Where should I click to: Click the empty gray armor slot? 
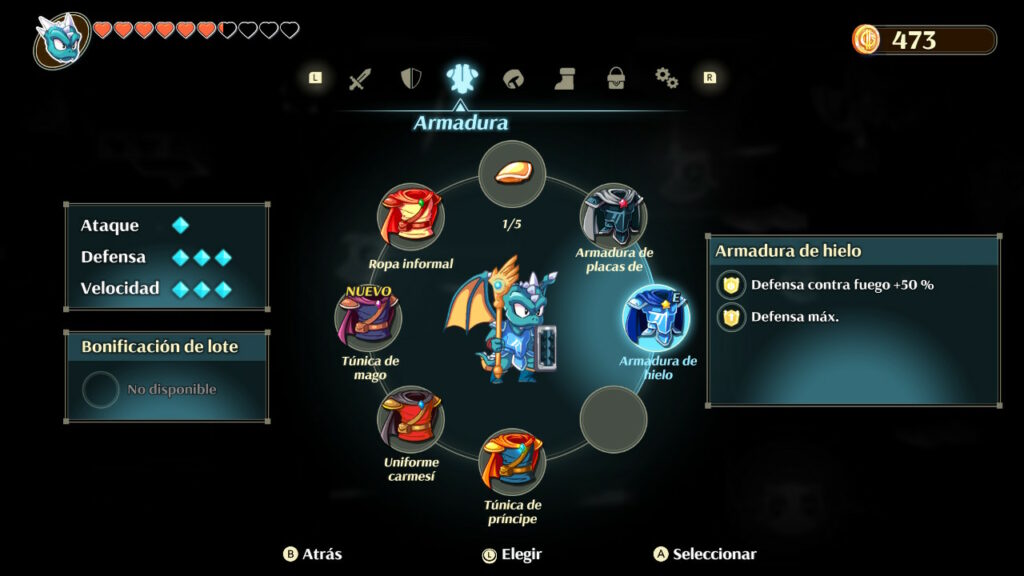click(613, 419)
